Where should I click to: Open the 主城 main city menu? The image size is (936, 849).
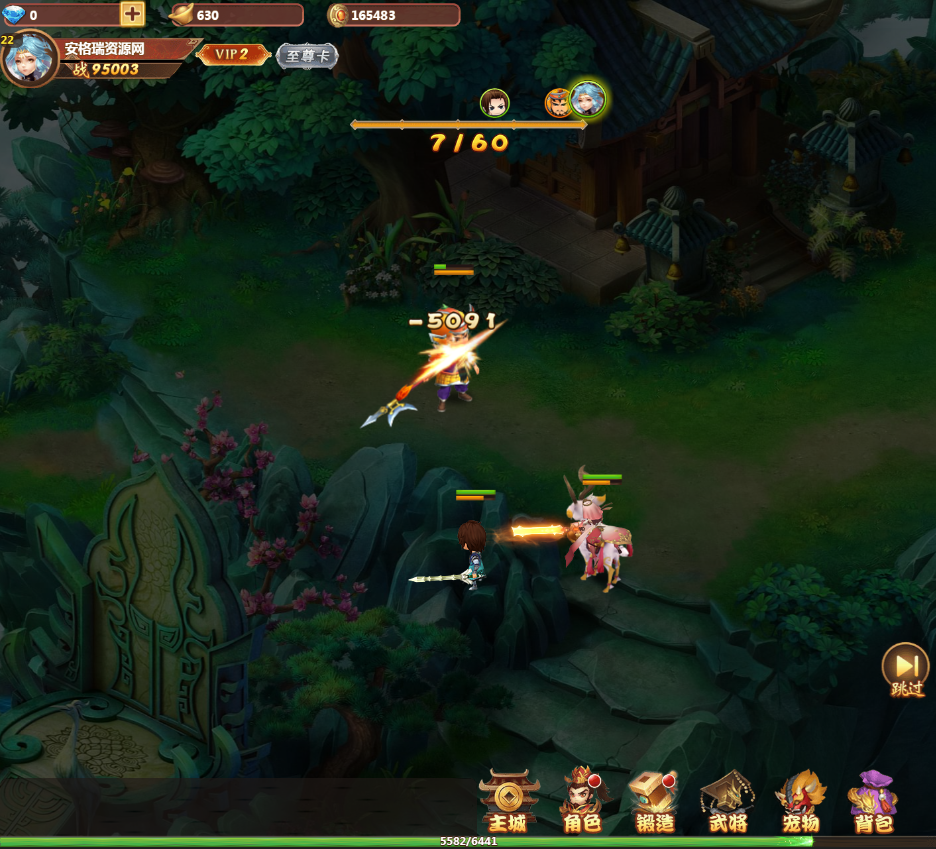(508, 802)
